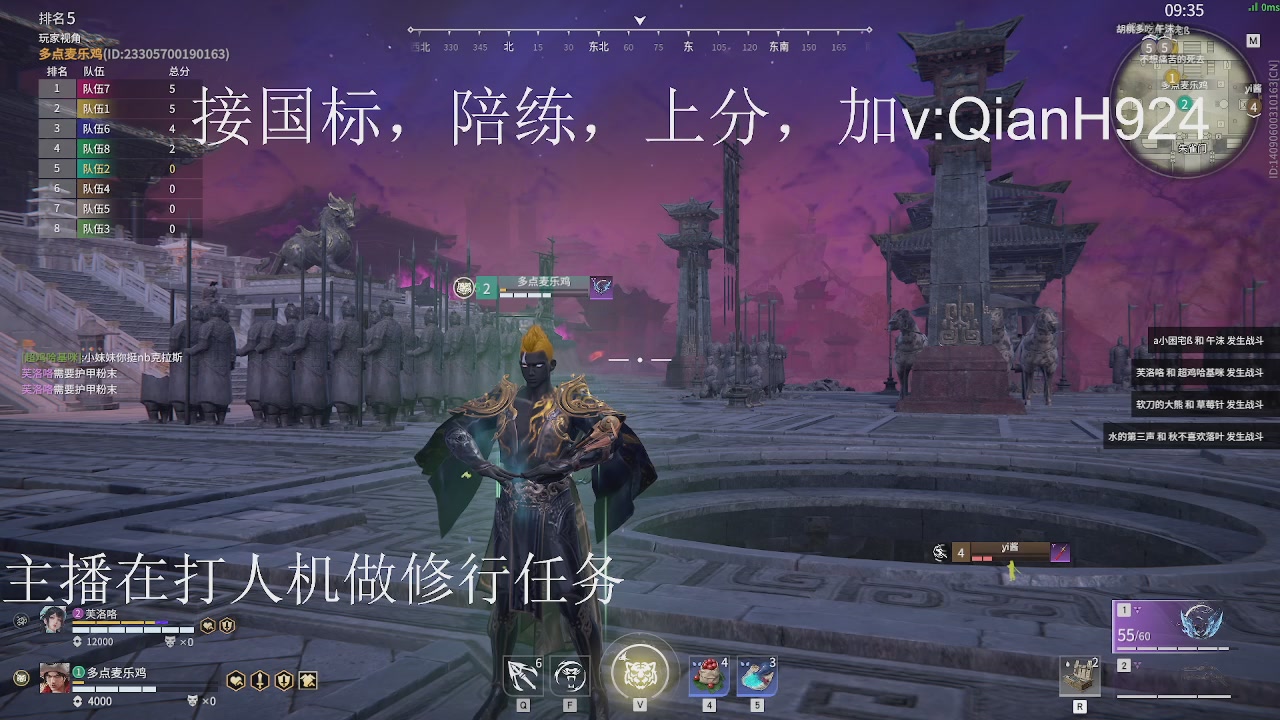
Task: Toggle the shield buff icon beside 多点麦乐鸡
Action: click(282, 679)
